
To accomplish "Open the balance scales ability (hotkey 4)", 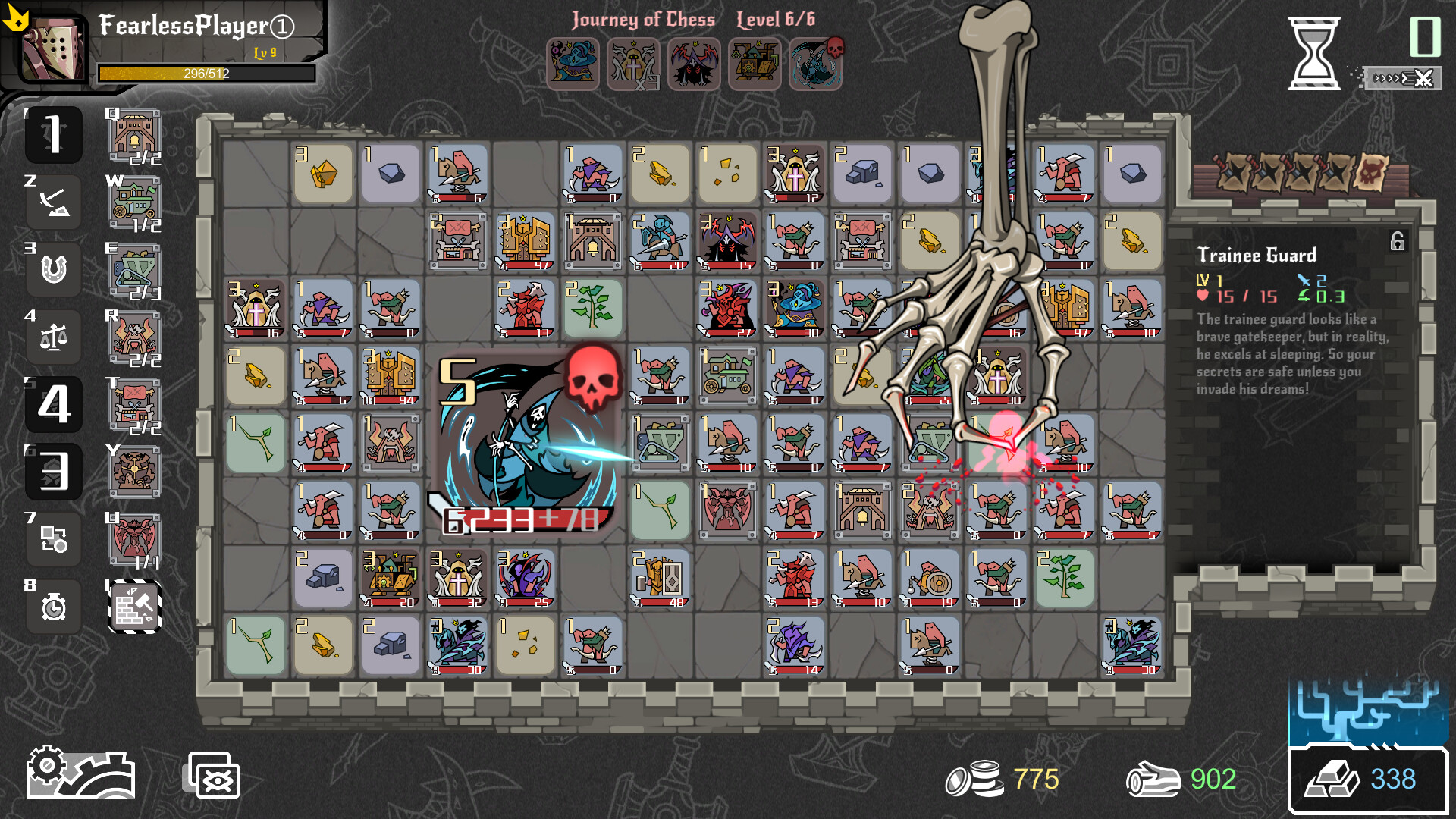I will pyautogui.click(x=53, y=337).
